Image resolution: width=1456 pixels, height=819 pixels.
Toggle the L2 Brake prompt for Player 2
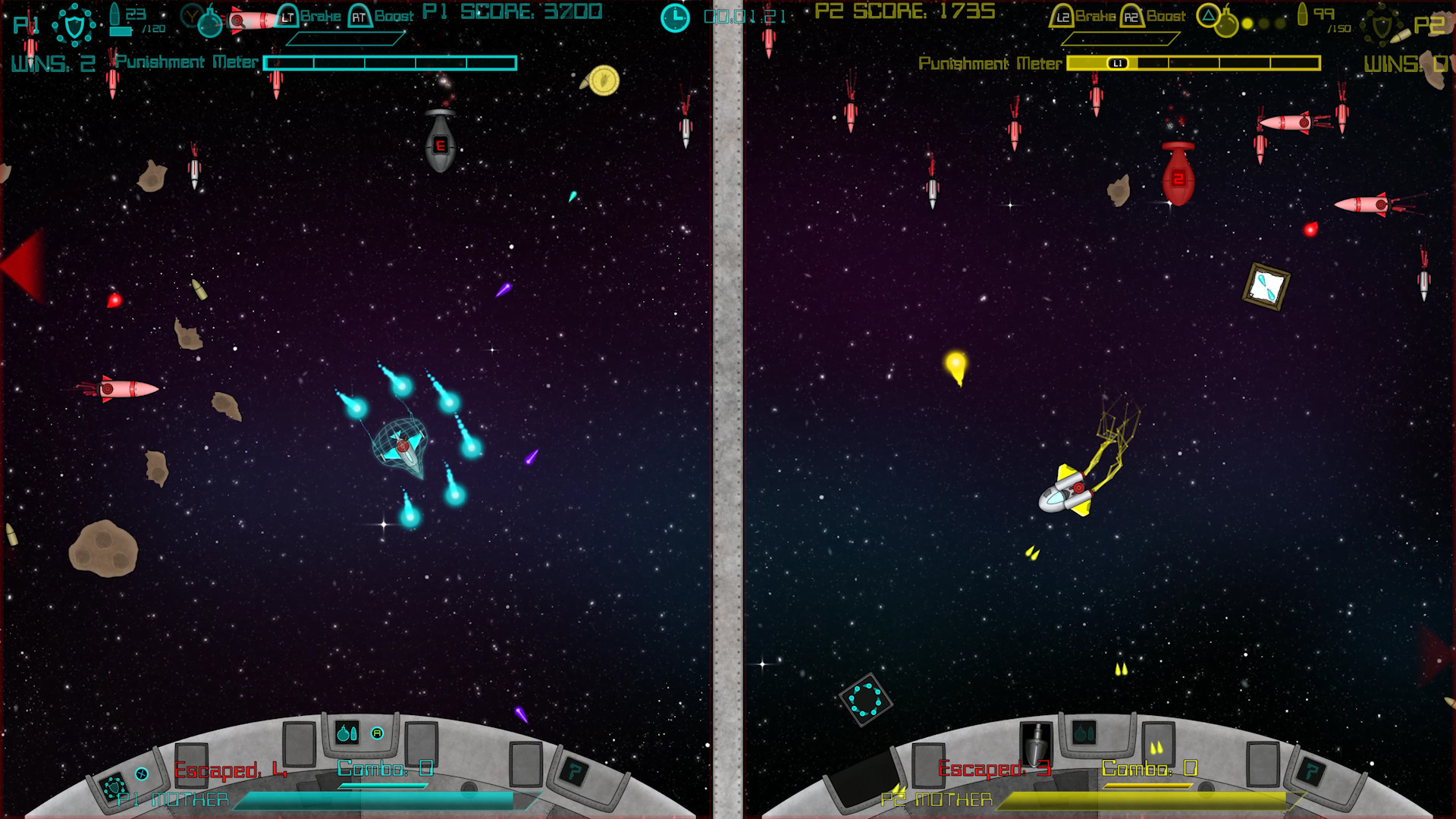1062,16
